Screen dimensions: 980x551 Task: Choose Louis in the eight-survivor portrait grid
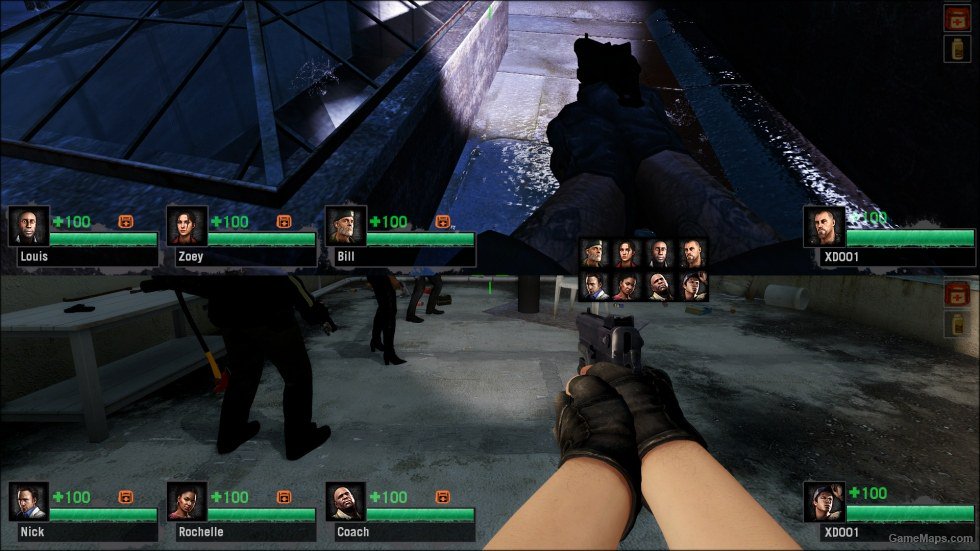point(658,253)
